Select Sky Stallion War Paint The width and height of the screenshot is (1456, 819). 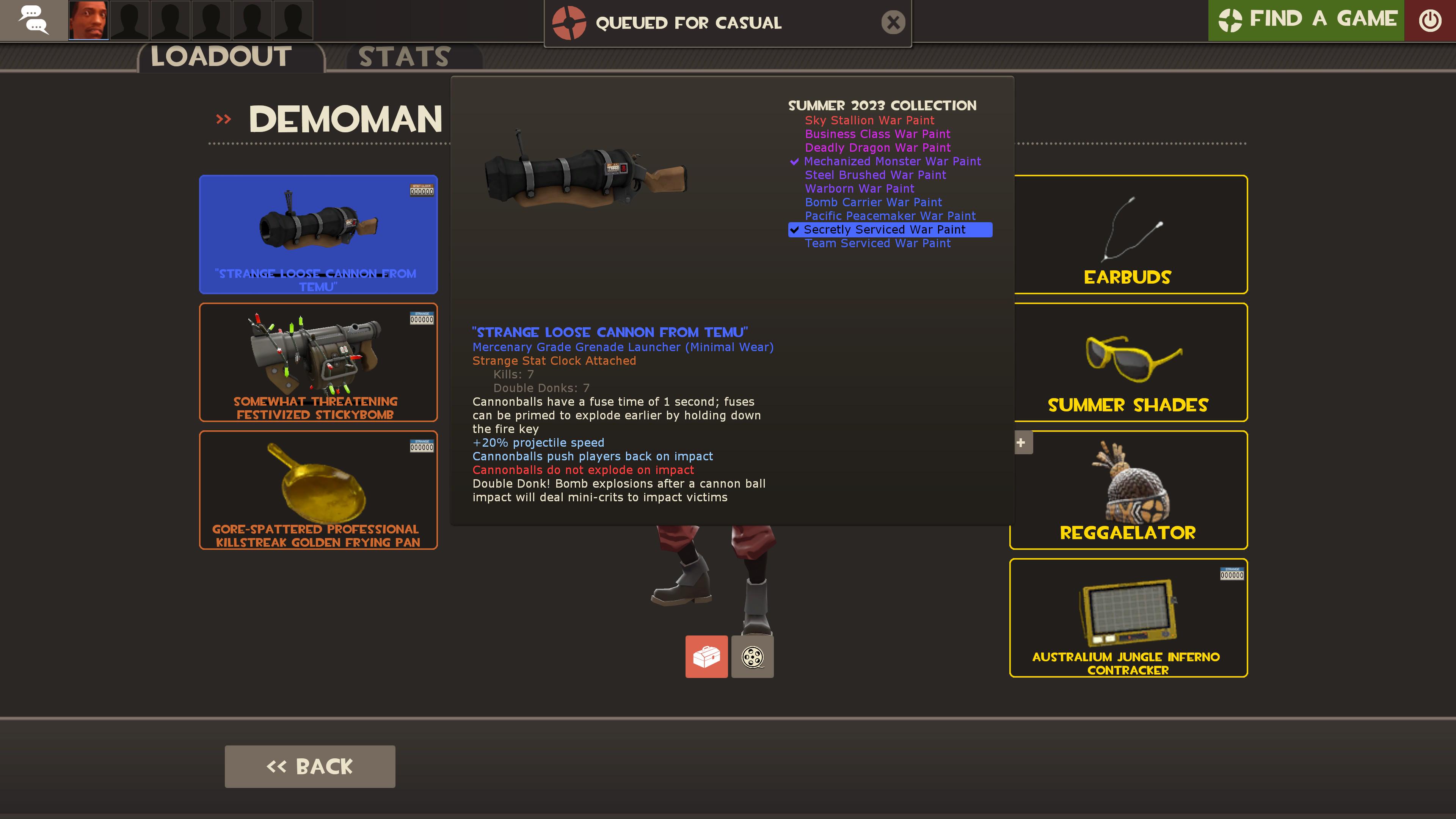pyautogui.click(x=869, y=121)
